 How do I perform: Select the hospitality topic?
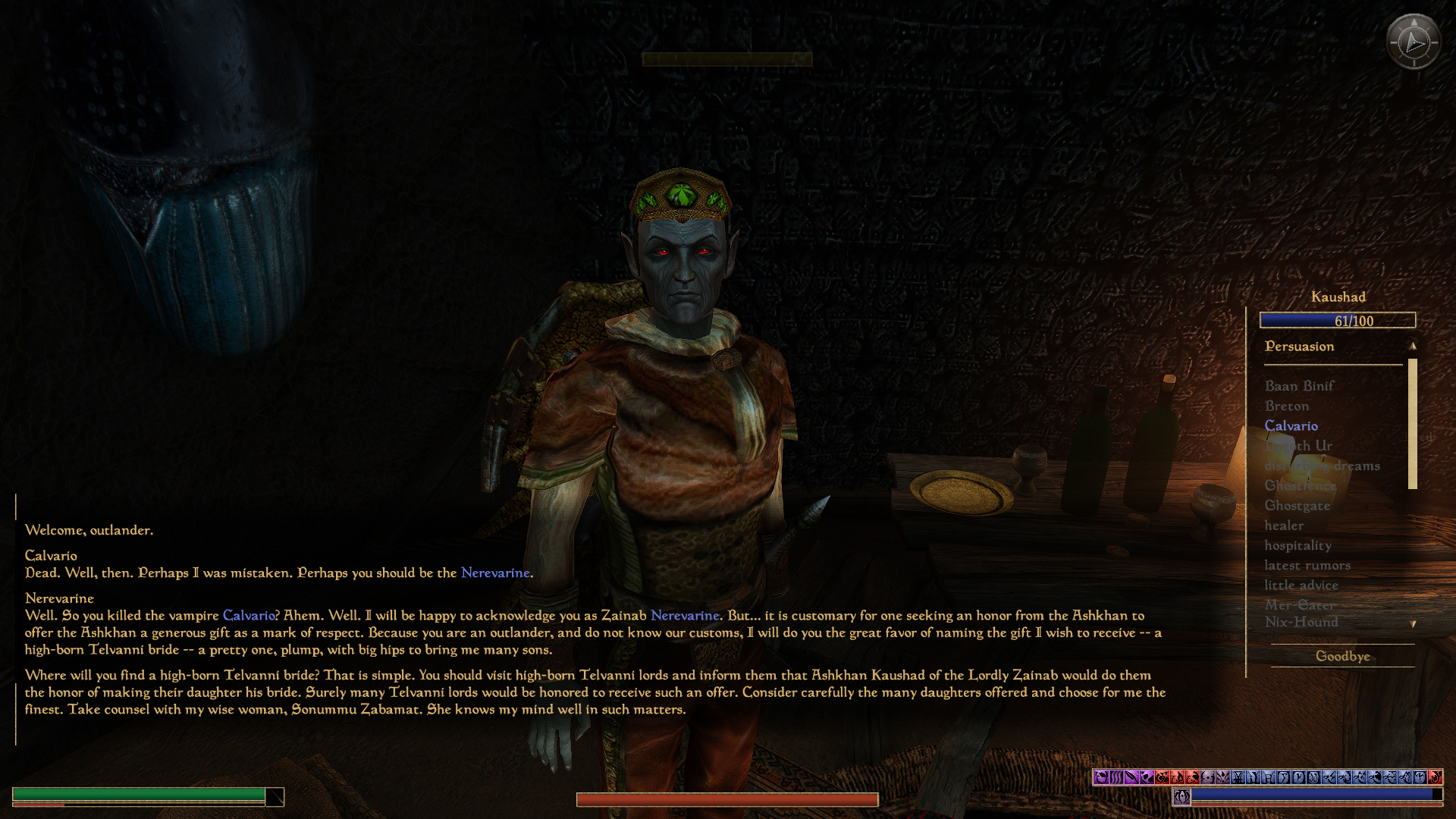1298,545
